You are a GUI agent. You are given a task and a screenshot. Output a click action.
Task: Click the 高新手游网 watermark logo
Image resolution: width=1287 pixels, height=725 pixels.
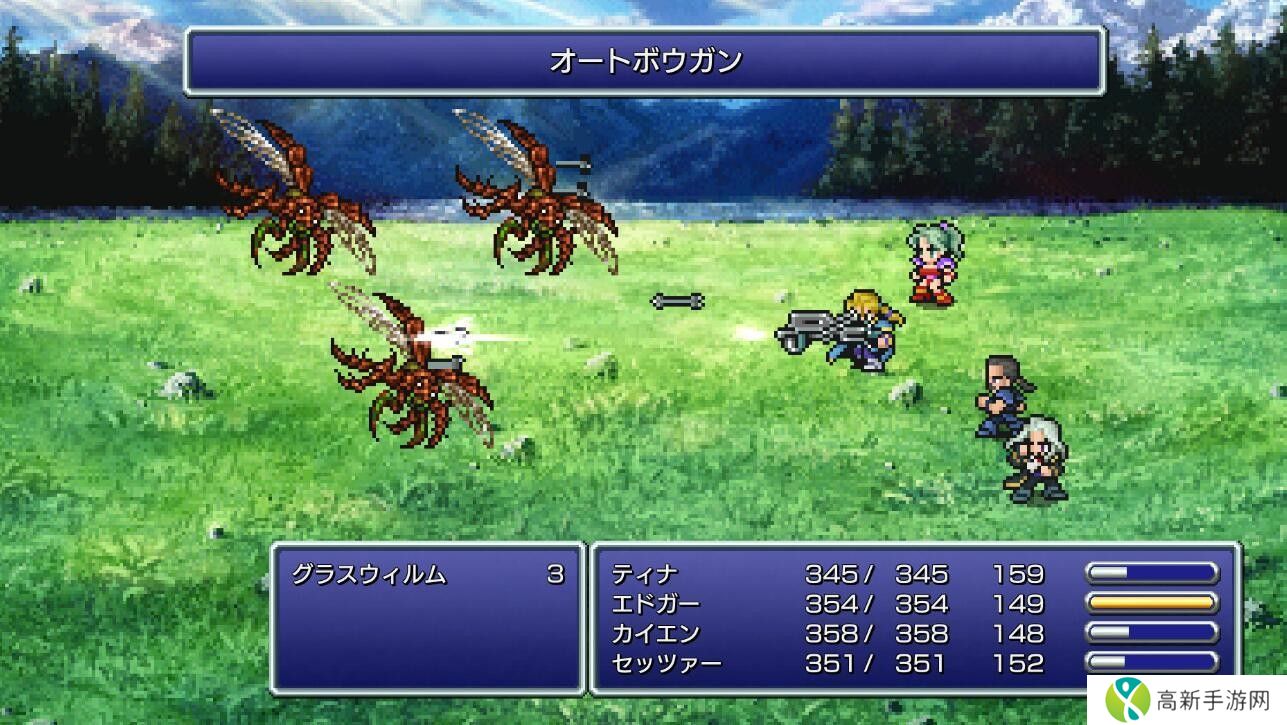coord(1186,697)
